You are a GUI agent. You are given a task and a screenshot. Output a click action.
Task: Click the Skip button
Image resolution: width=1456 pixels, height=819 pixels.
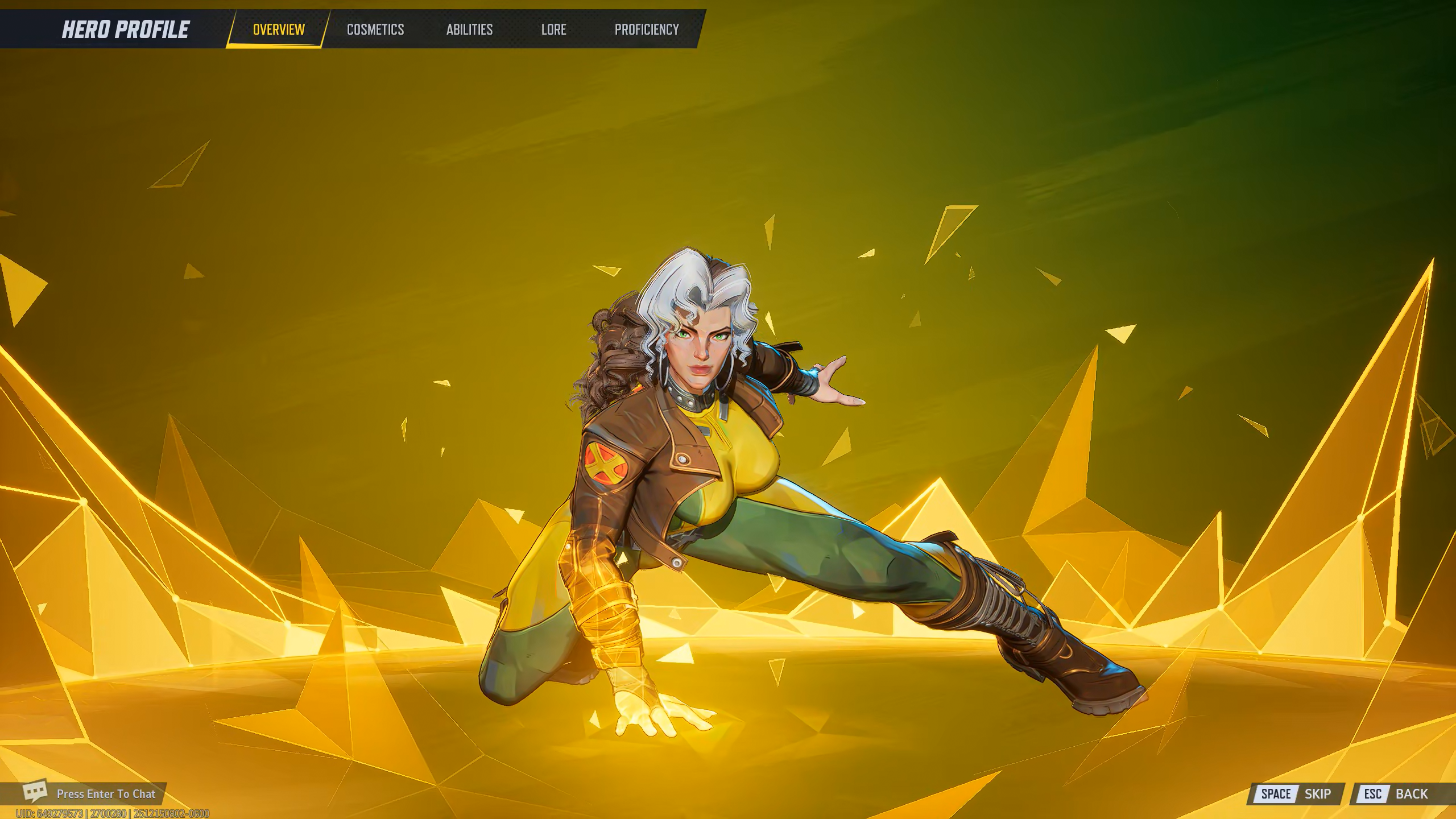tap(1296, 794)
